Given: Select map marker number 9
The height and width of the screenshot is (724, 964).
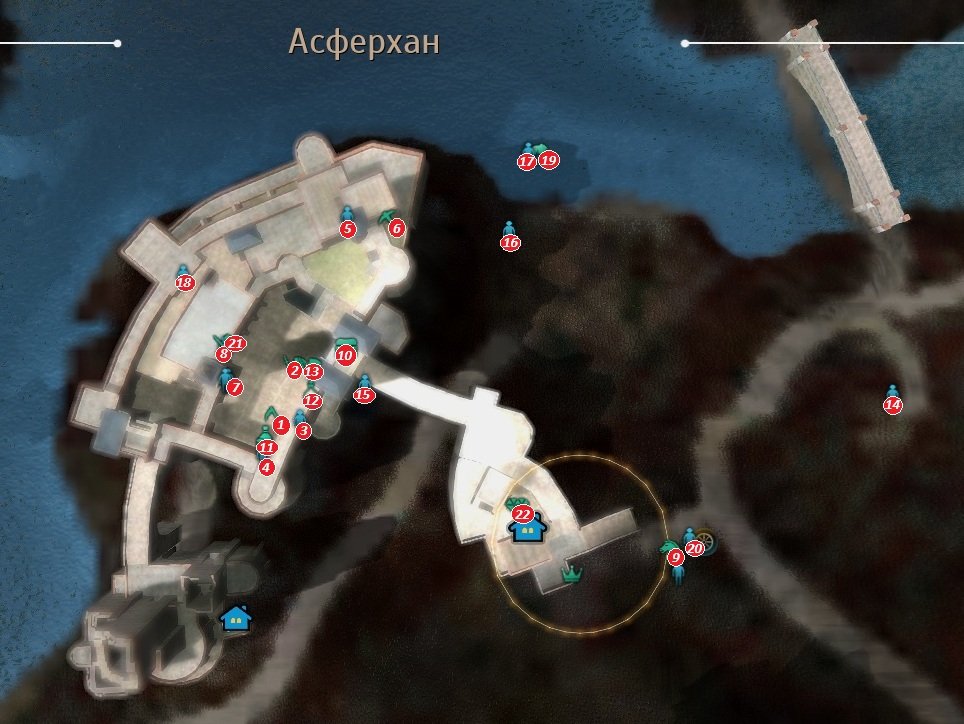Looking at the screenshot, I should tap(676, 557).
